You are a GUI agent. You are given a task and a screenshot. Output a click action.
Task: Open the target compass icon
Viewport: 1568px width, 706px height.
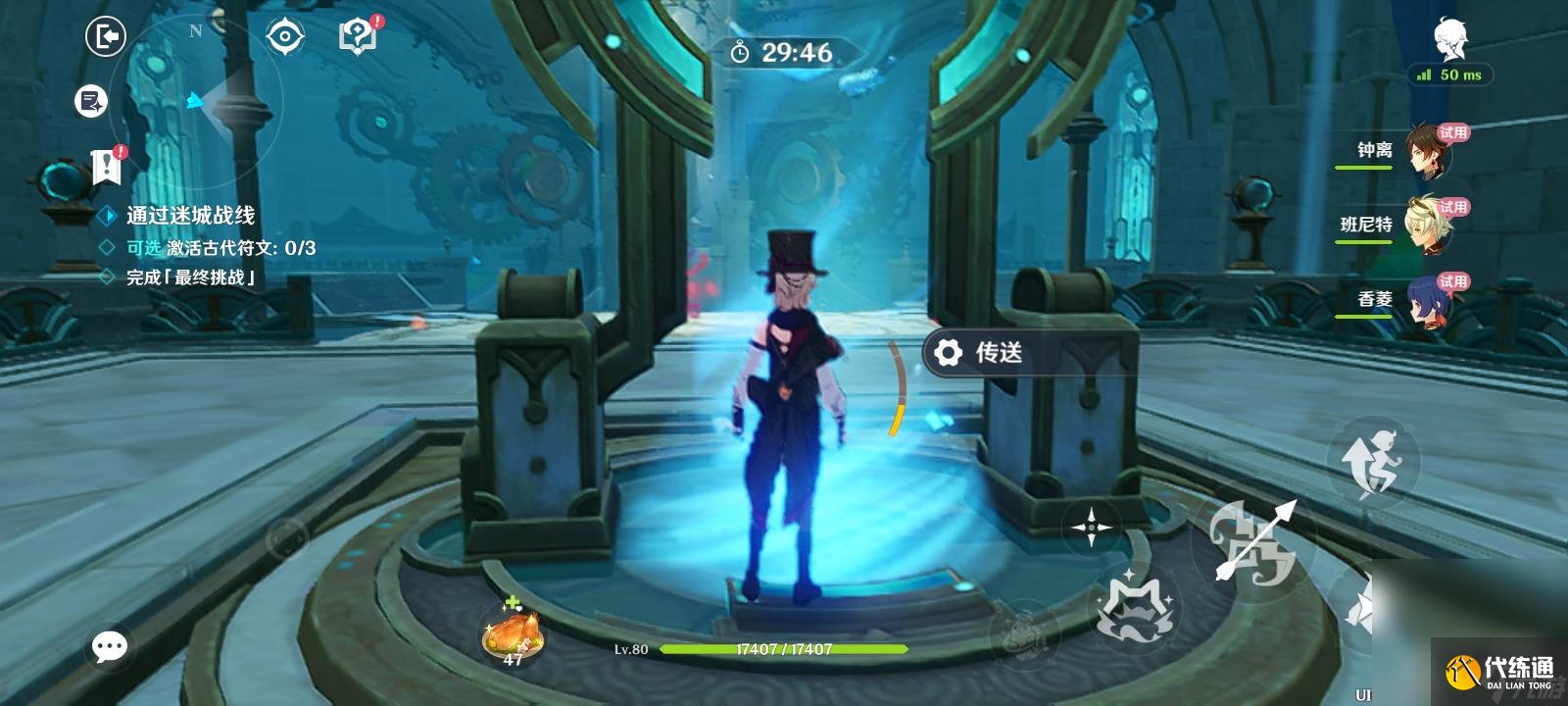pos(284,37)
